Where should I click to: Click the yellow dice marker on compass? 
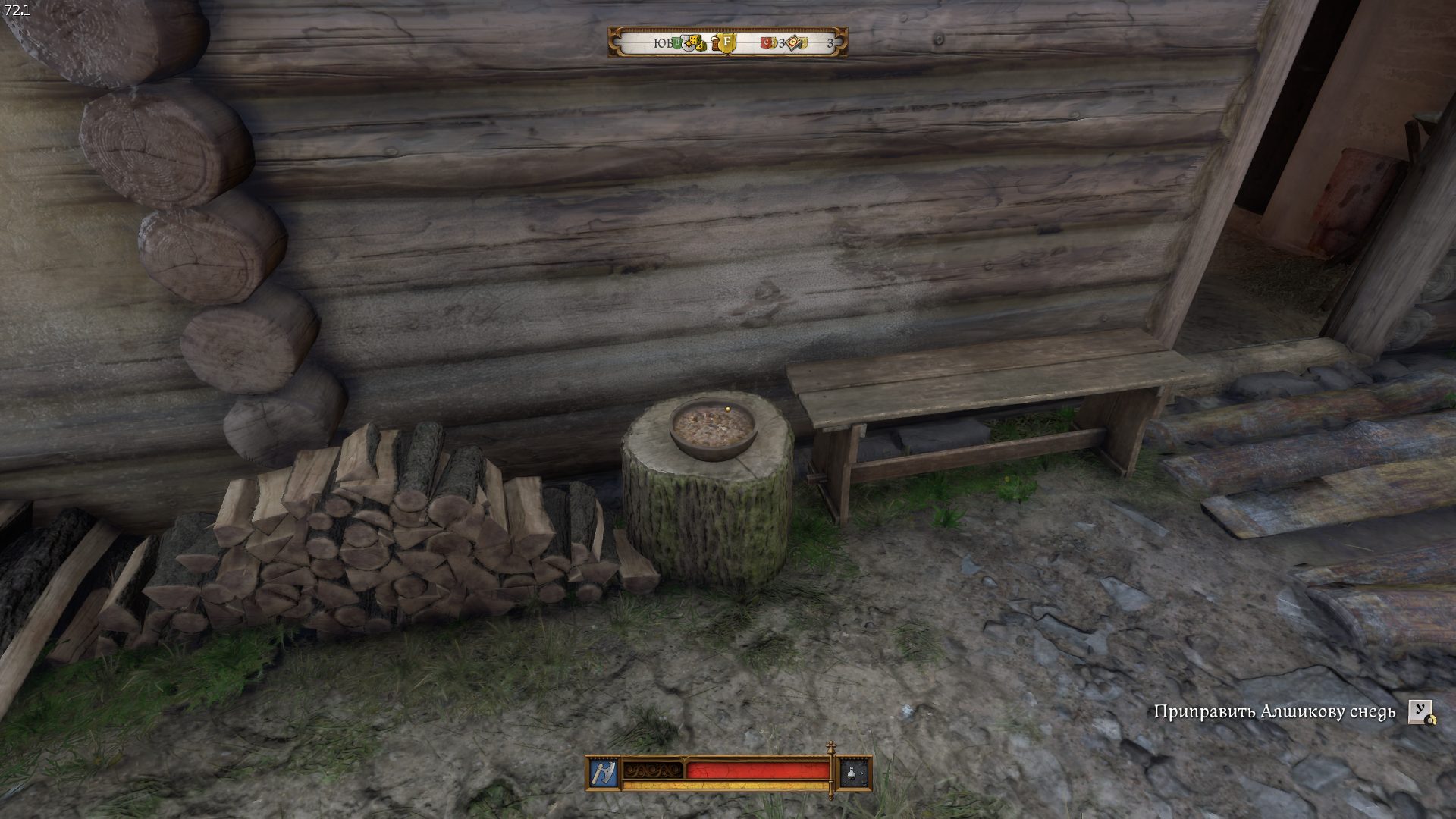coord(695,41)
